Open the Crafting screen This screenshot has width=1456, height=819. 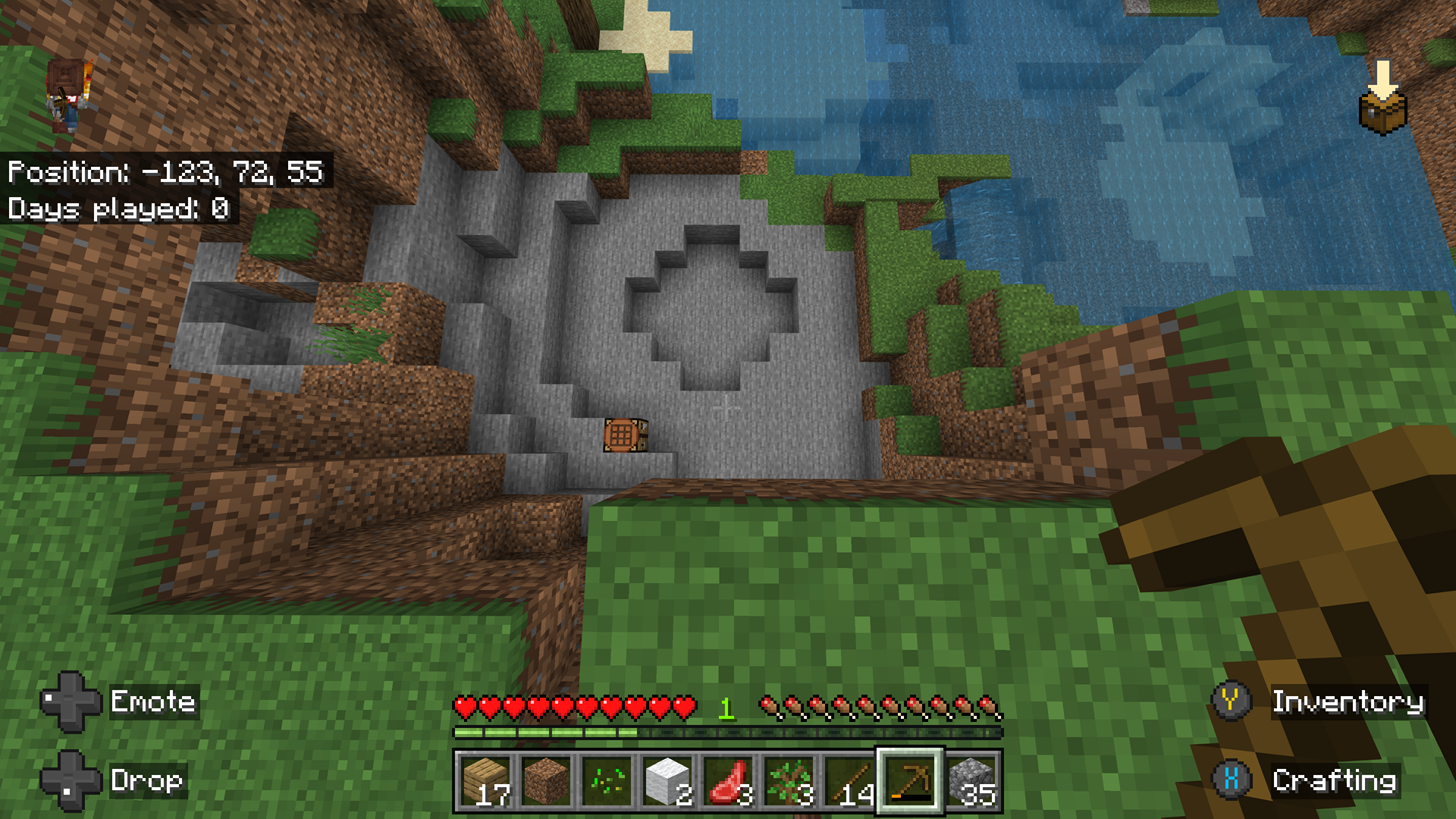(x=1335, y=780)
